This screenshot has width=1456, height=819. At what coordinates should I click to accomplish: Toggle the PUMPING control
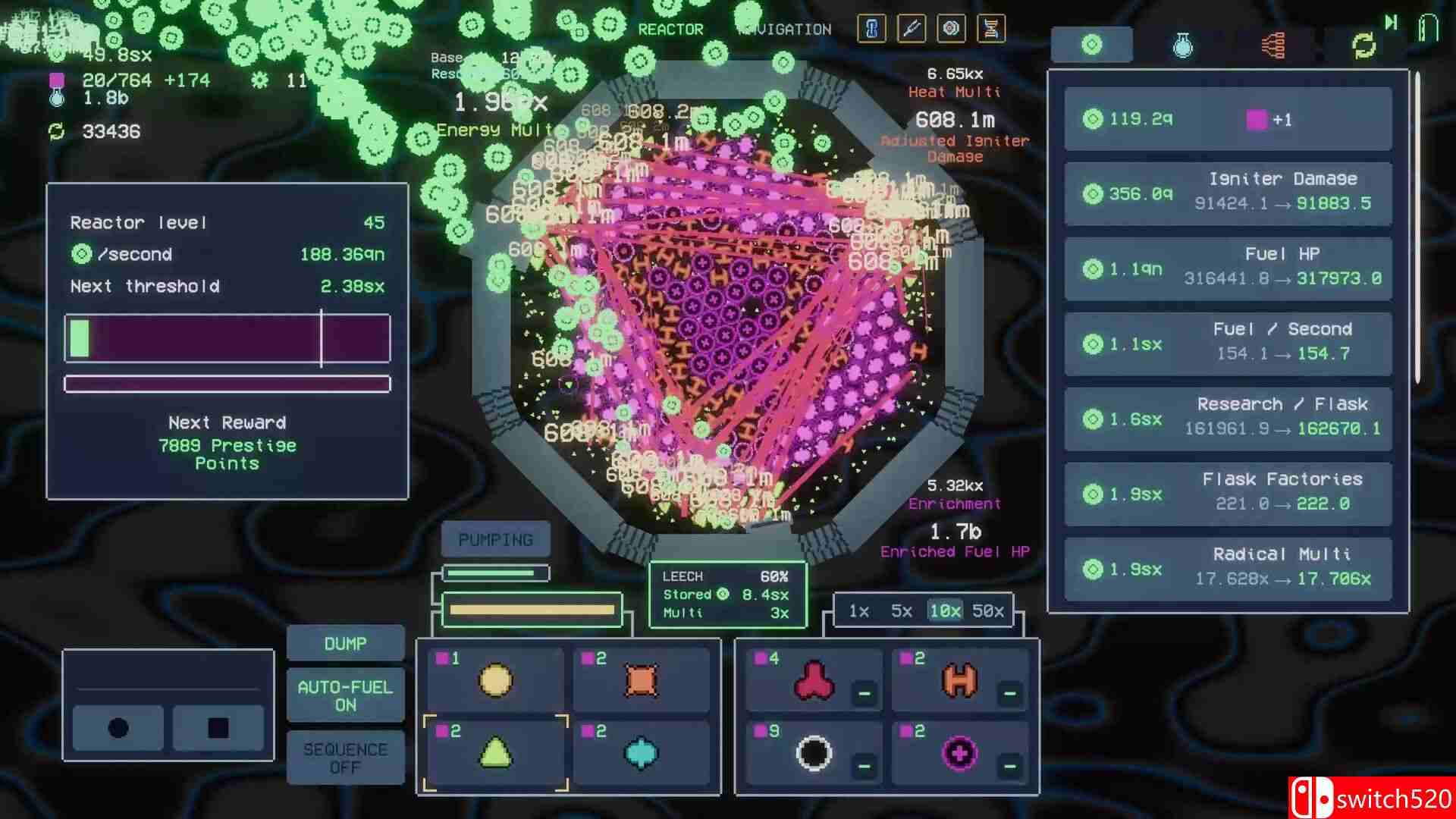(495, 539)
